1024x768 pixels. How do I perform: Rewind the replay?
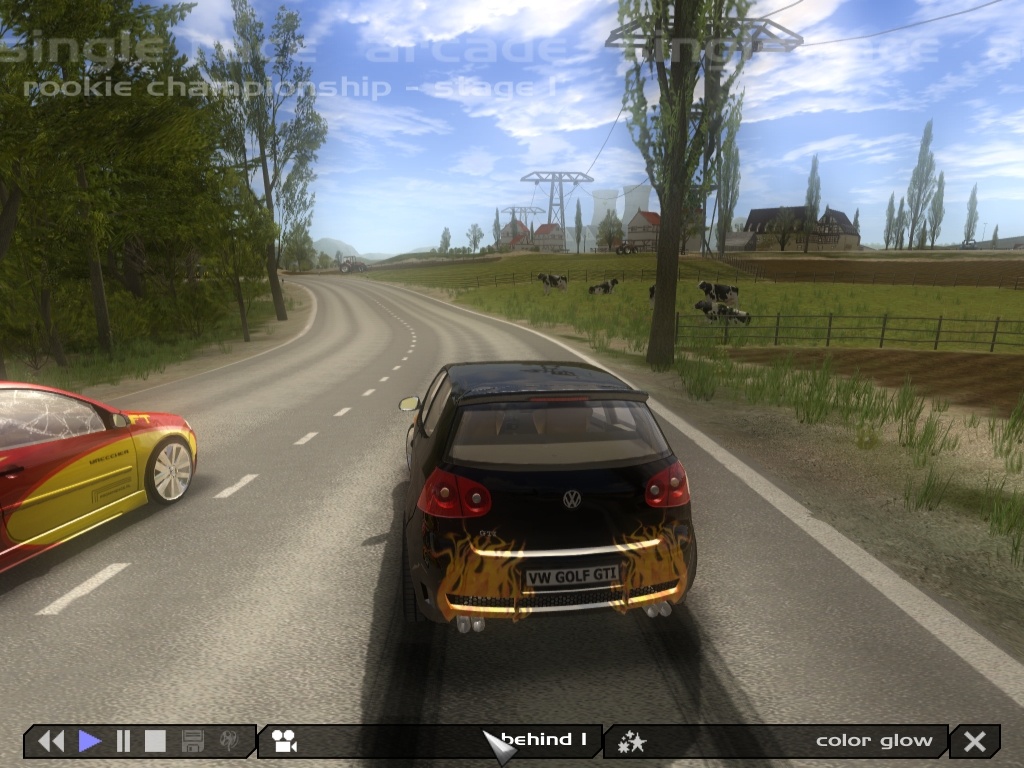[51, 741]
